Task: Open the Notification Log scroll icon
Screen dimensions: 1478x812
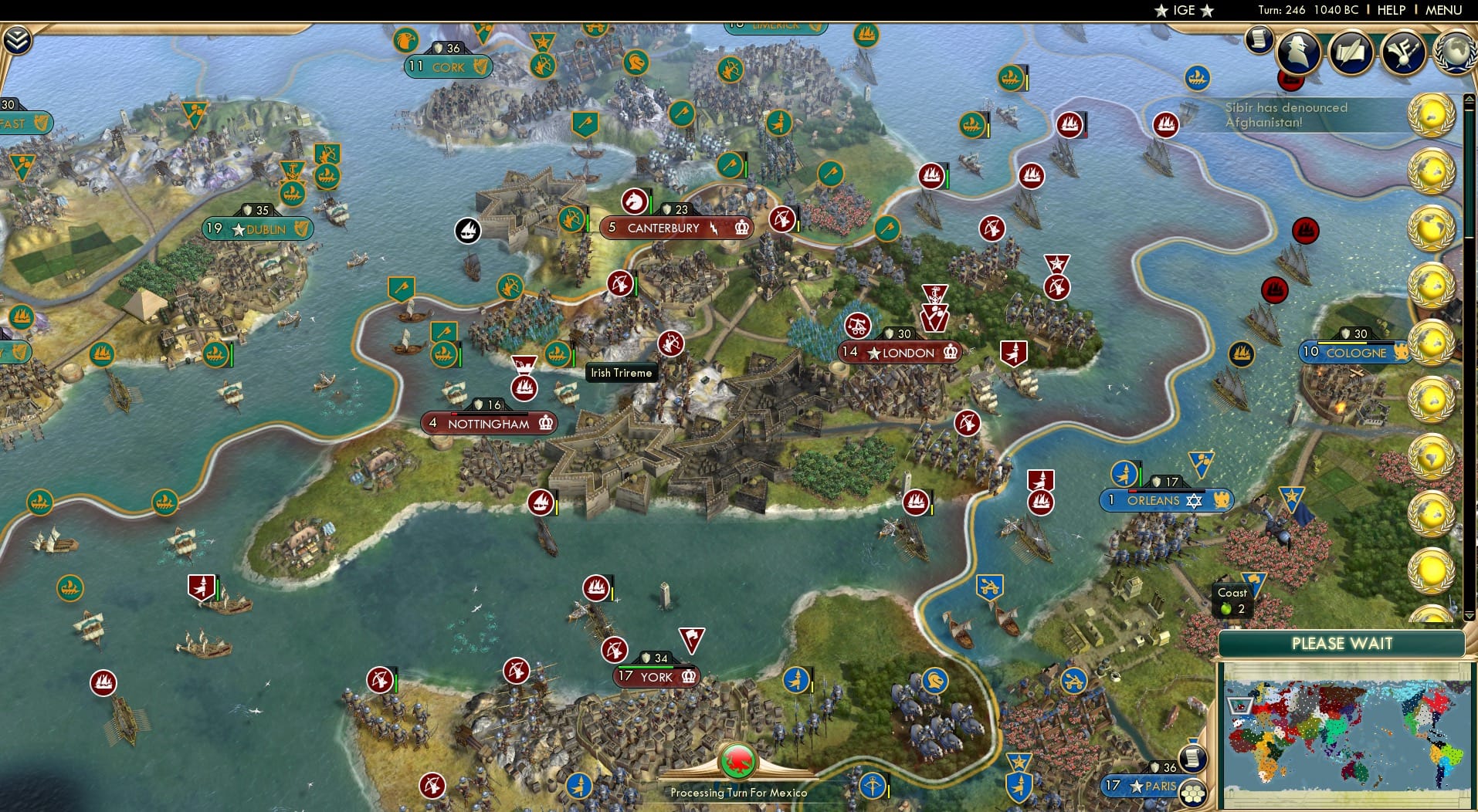Action: click(1259, 39)
